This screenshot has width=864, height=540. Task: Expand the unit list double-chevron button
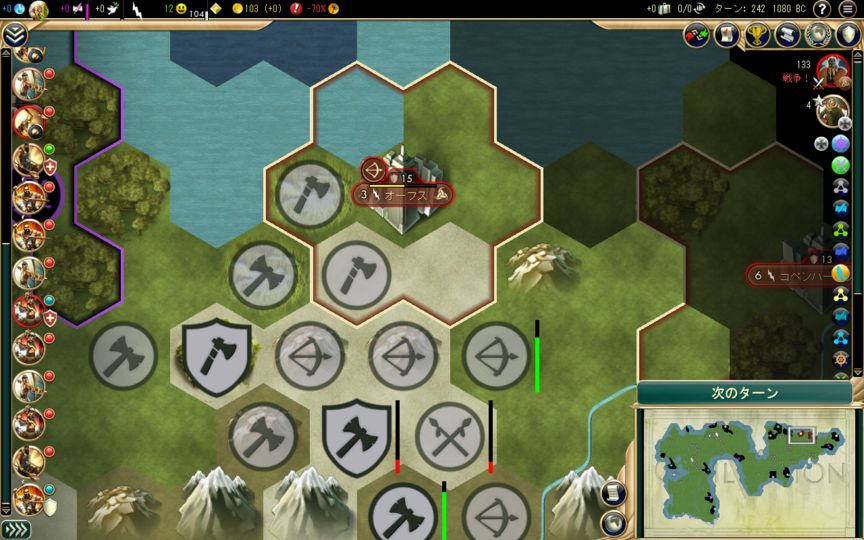pyautogui.click(x=14, y=36)
